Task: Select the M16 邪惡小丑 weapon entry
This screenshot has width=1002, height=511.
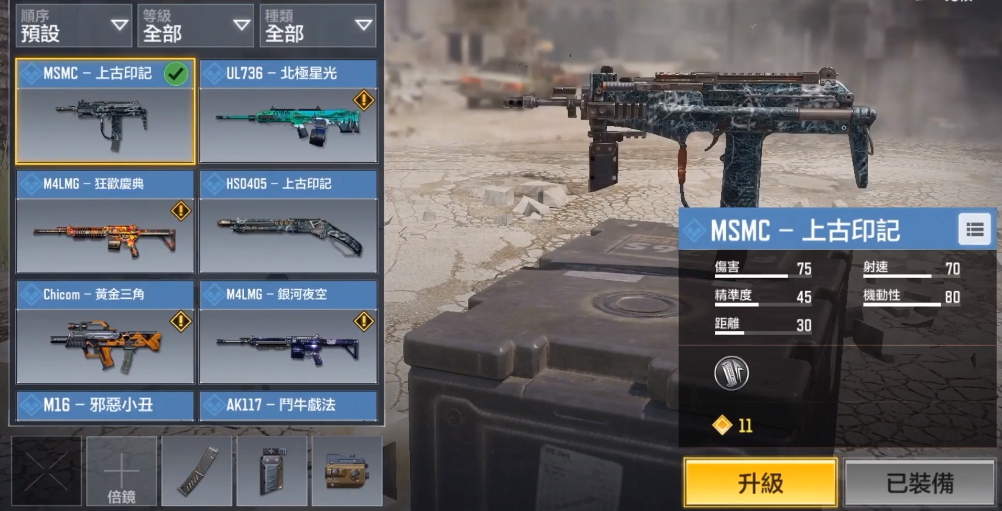Action: pos(105,405)
